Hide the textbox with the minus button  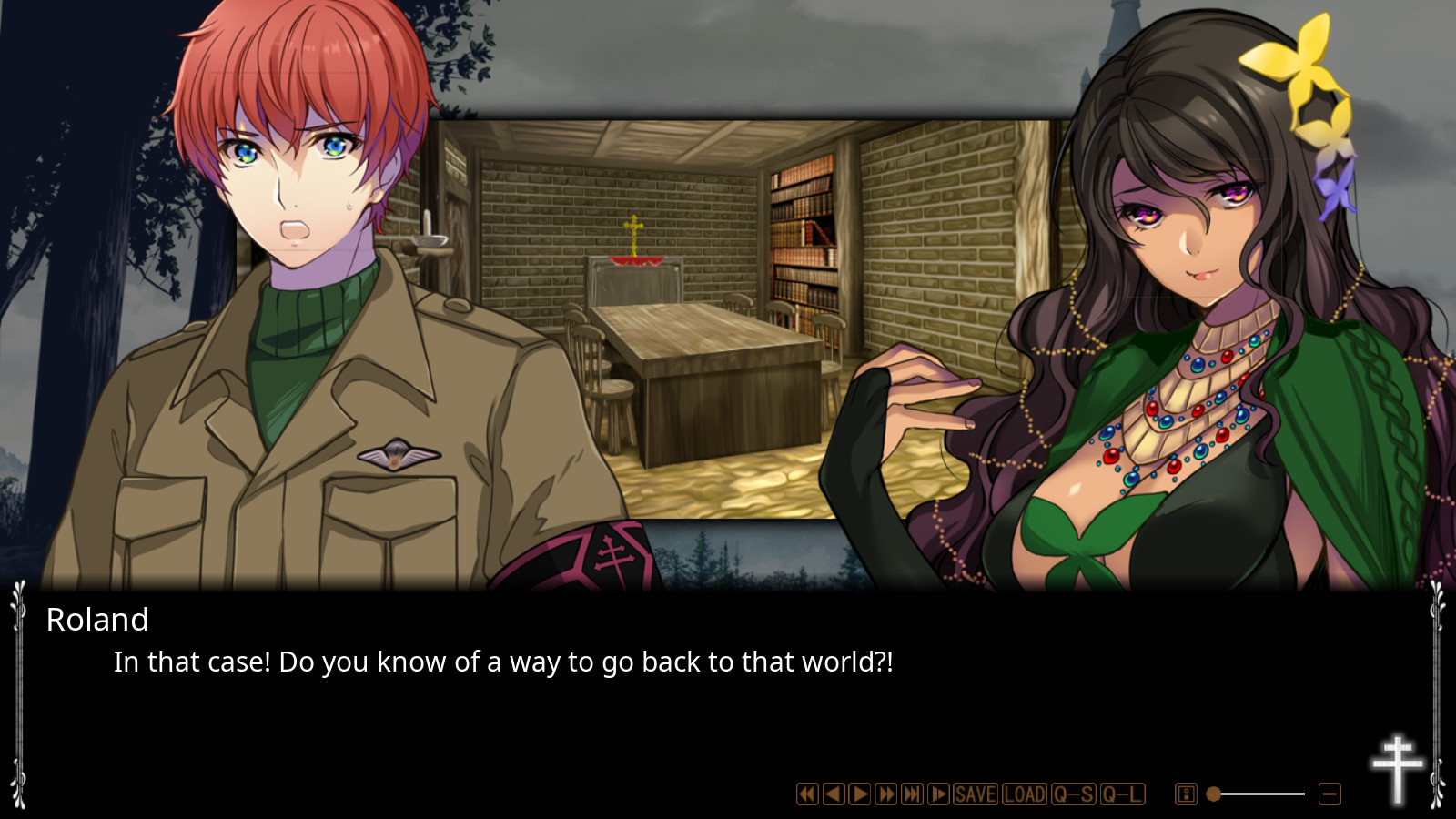click(1328, 794)
